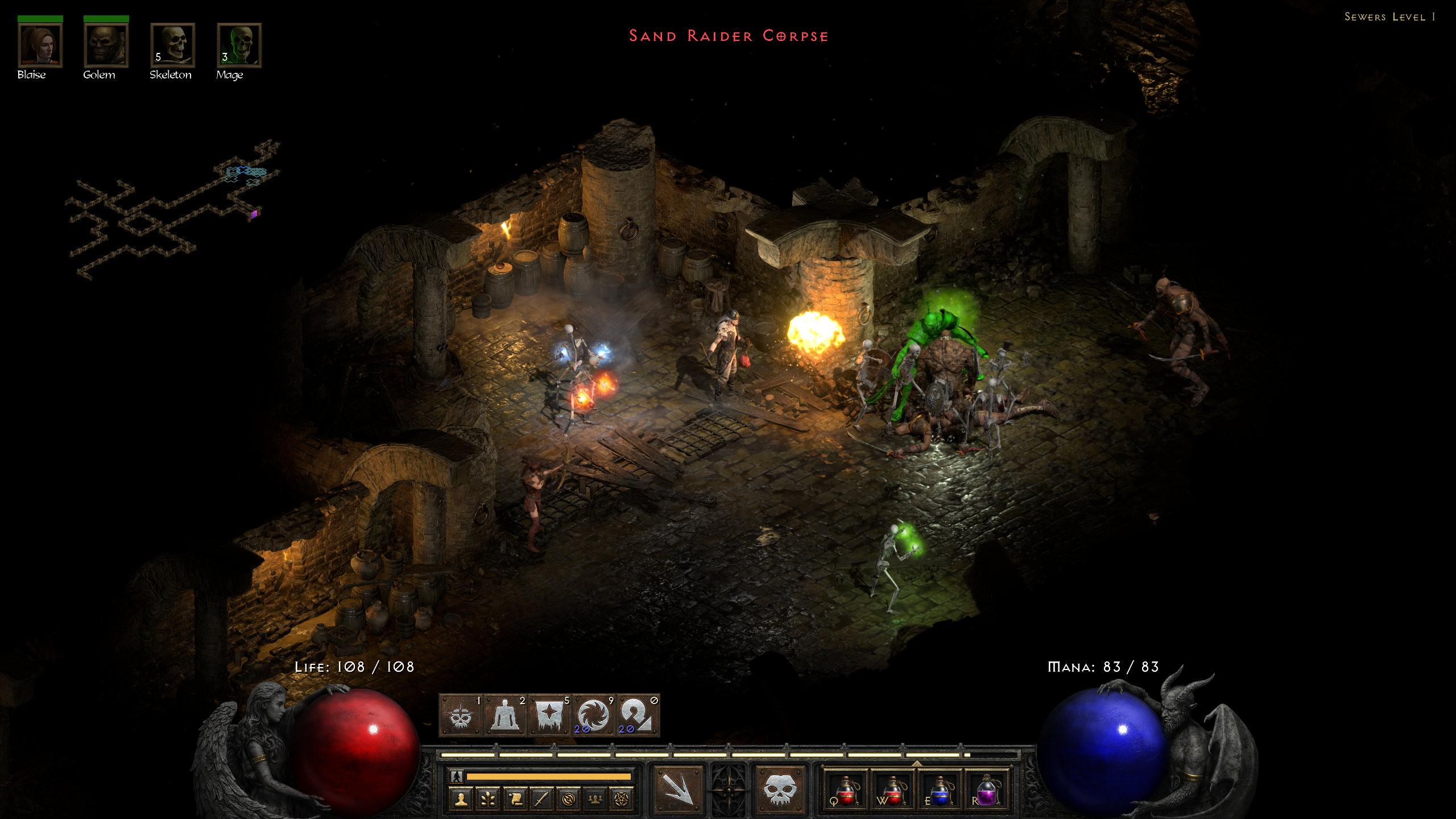Activate the spiral sawblade skill icon
The height and width of the screenshot is (819, 1456).
click(593, 715)
